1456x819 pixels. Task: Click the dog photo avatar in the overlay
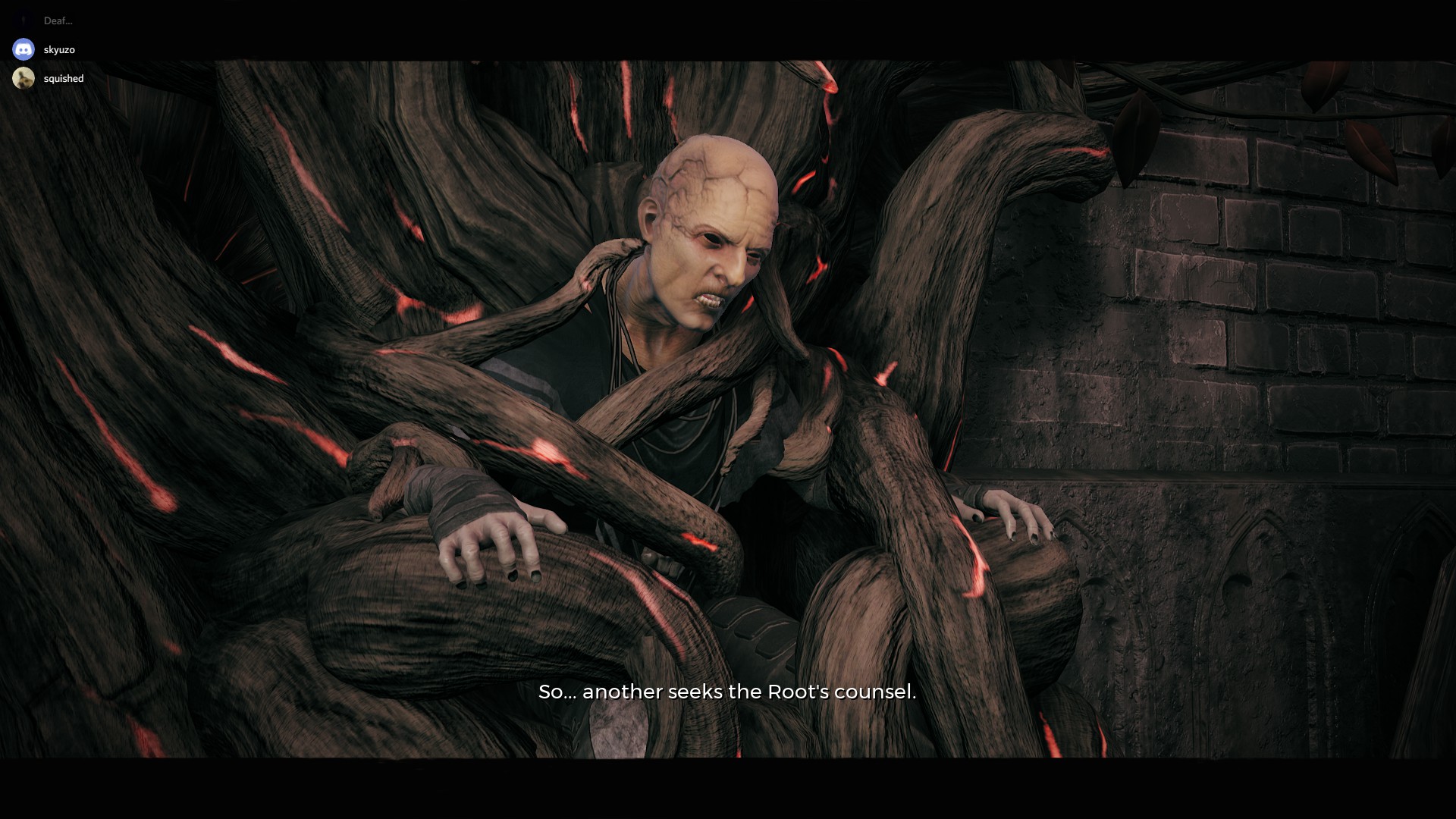point(24,78)
